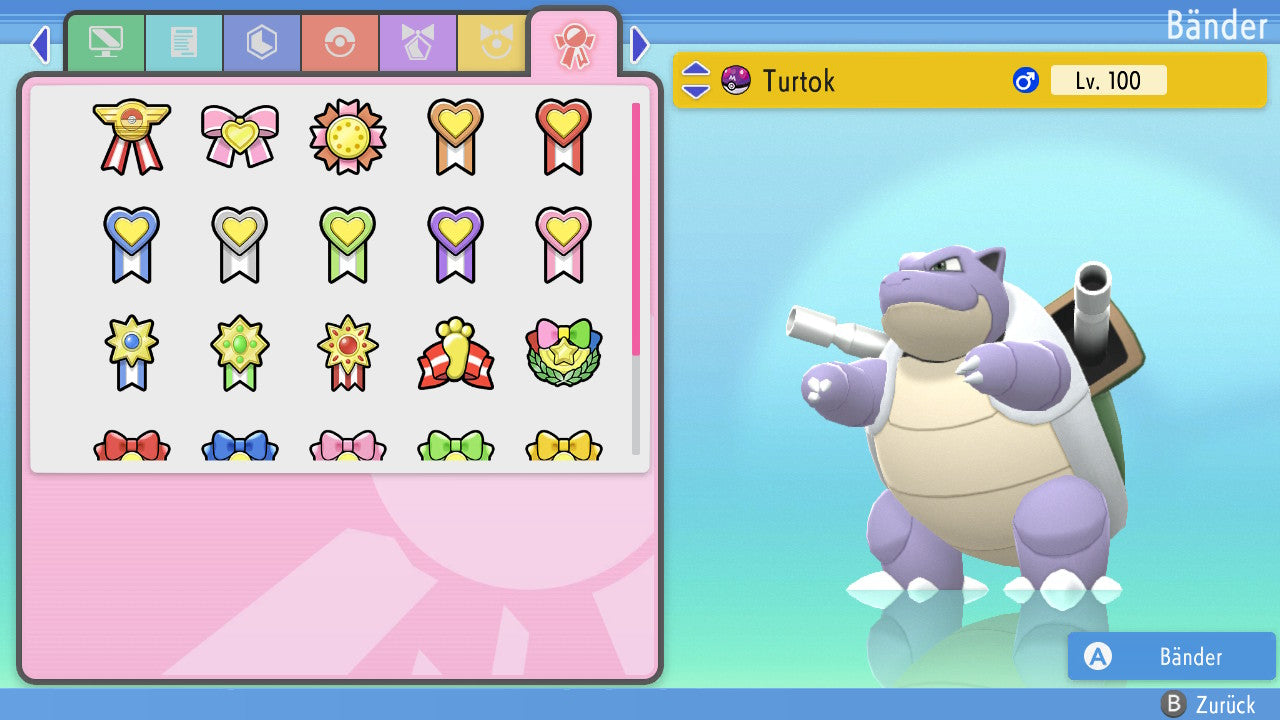Switch to the red Poké Ball moves tab
This screenshot has width=1280, height=720.
tap(340, 43)
